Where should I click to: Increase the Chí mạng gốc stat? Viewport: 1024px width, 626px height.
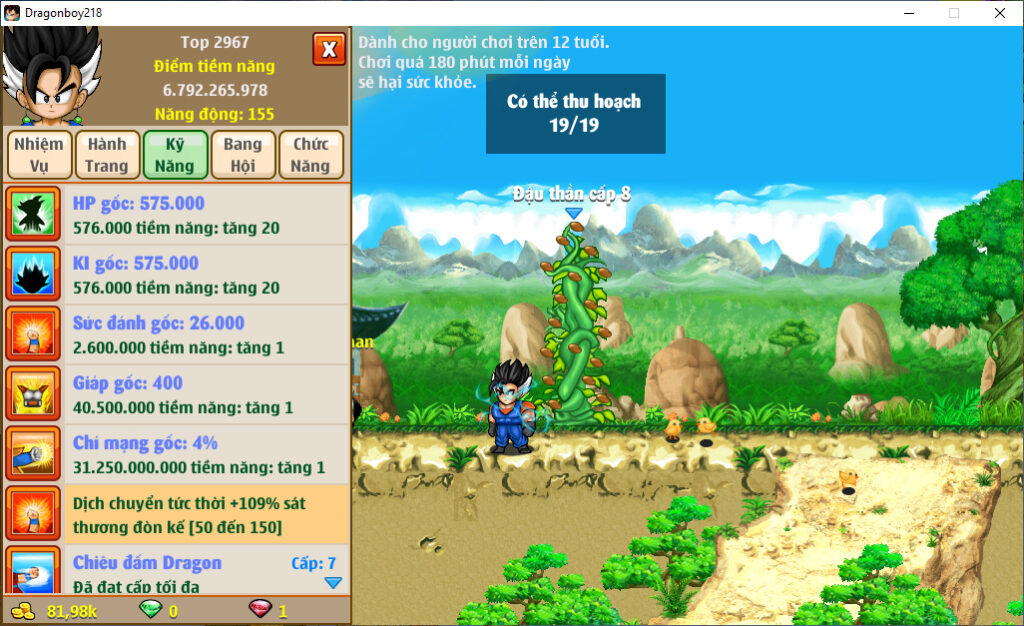point(176,454)
